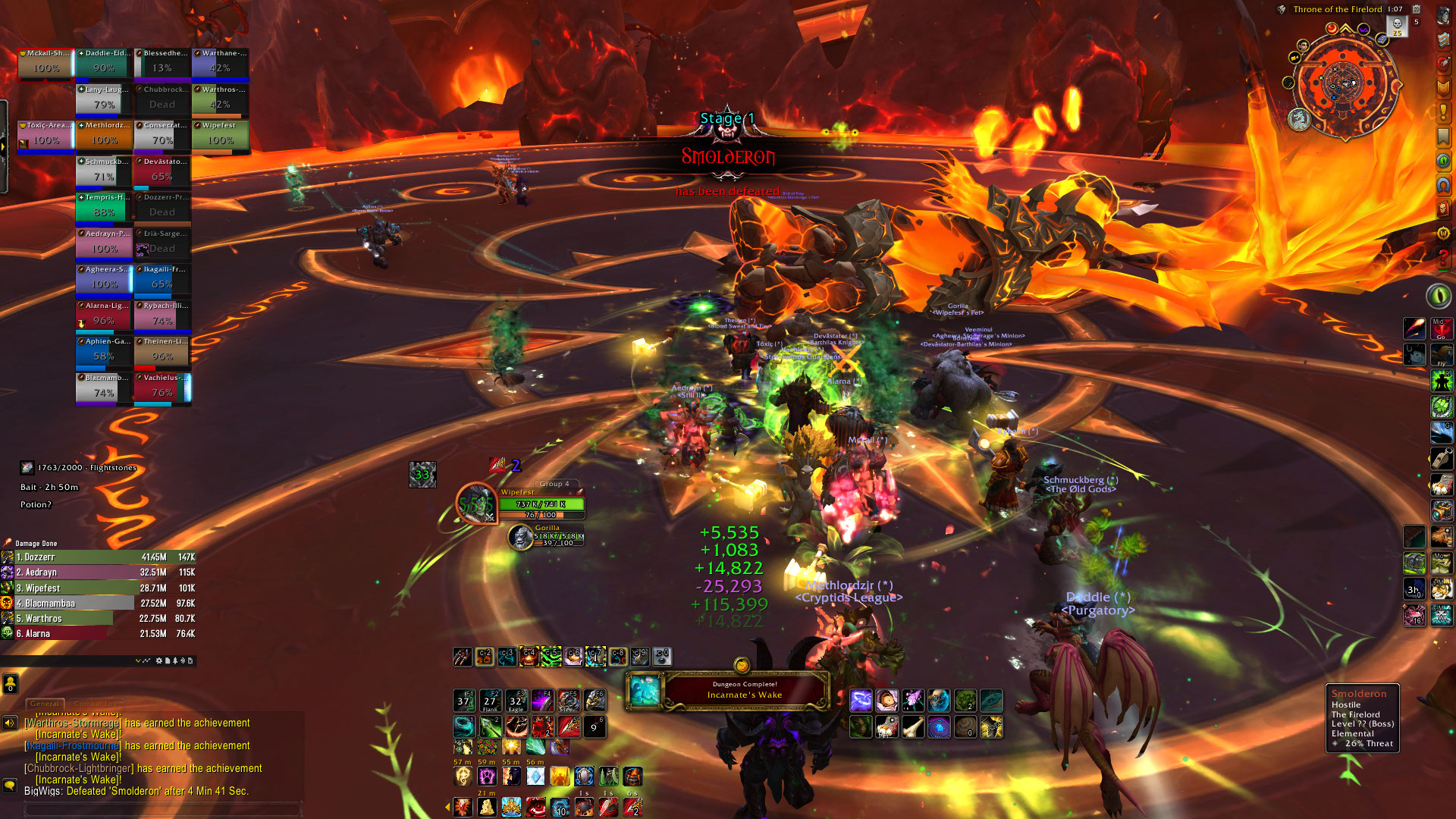Click the yellow exclamation mark micro button
The image size is (1456, 819).
point(1442,113)
